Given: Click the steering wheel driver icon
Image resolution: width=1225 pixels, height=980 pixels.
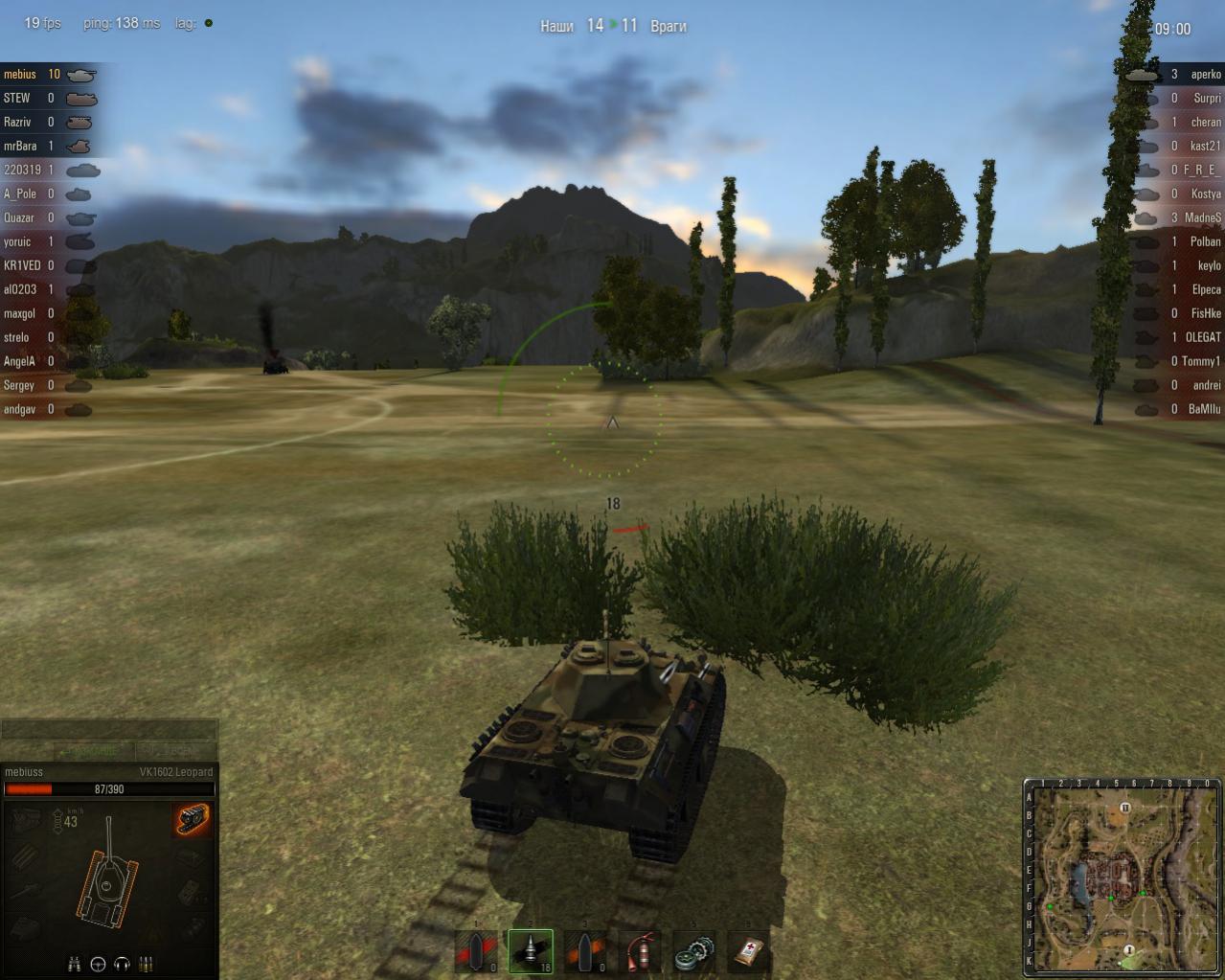Looking at the screenshot, I should pyautogui.click(x=98, y=964).
